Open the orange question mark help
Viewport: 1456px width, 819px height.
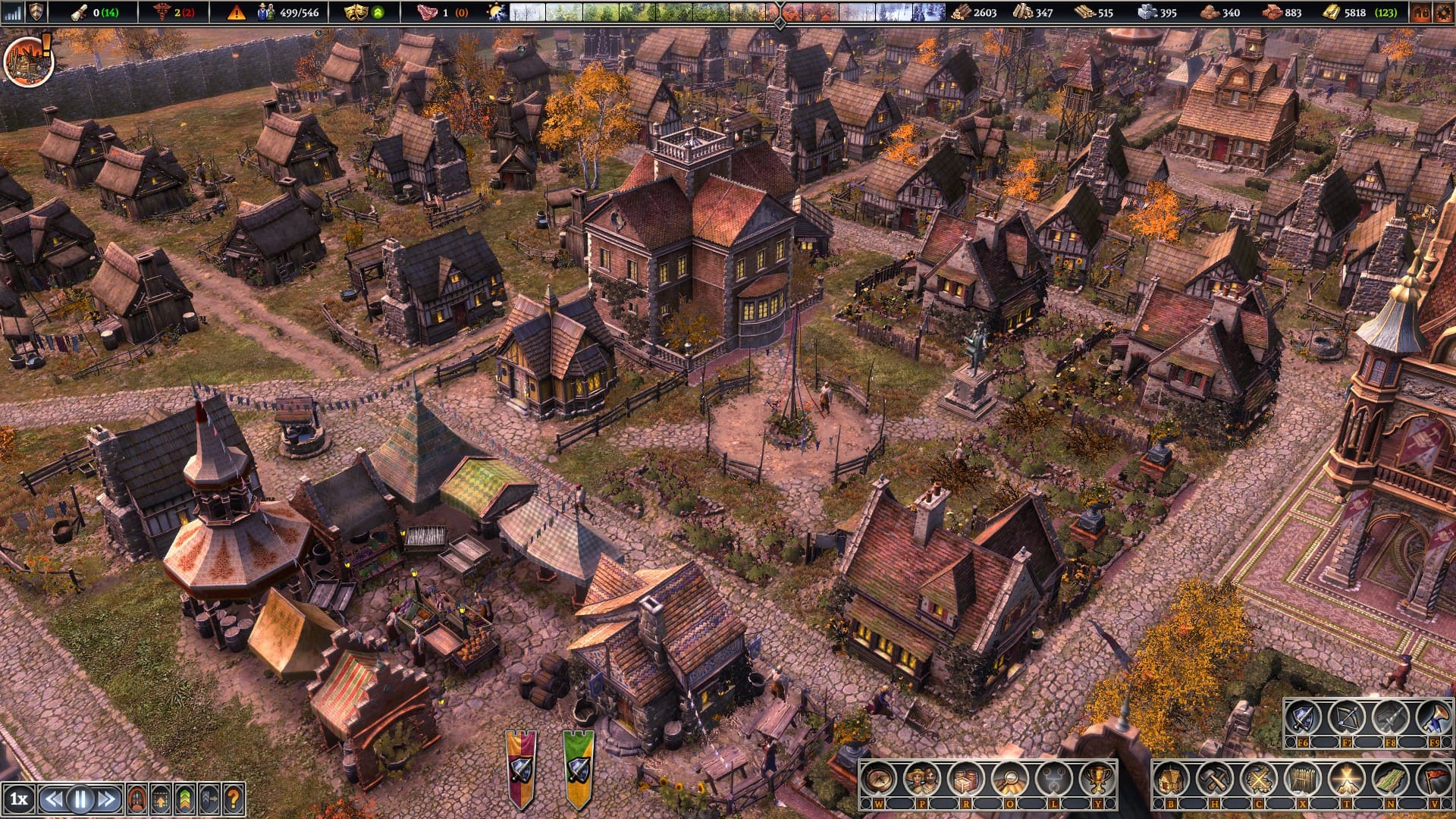click(234, 799)
